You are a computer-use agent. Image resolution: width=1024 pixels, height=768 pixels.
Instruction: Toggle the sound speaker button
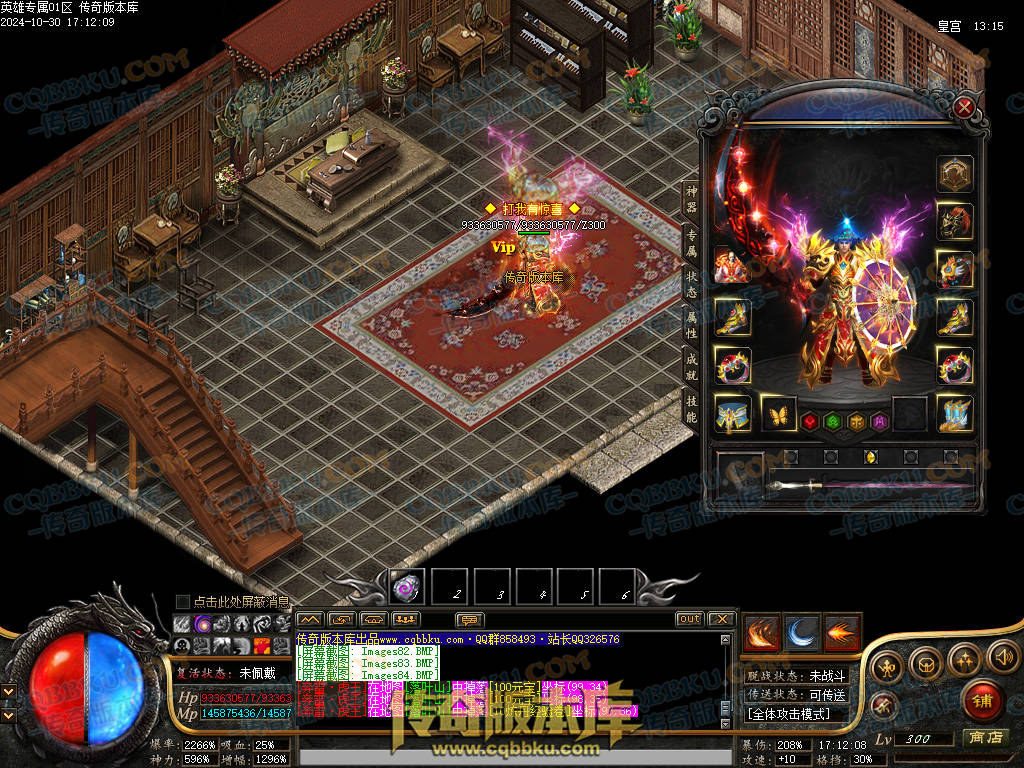1002,657
